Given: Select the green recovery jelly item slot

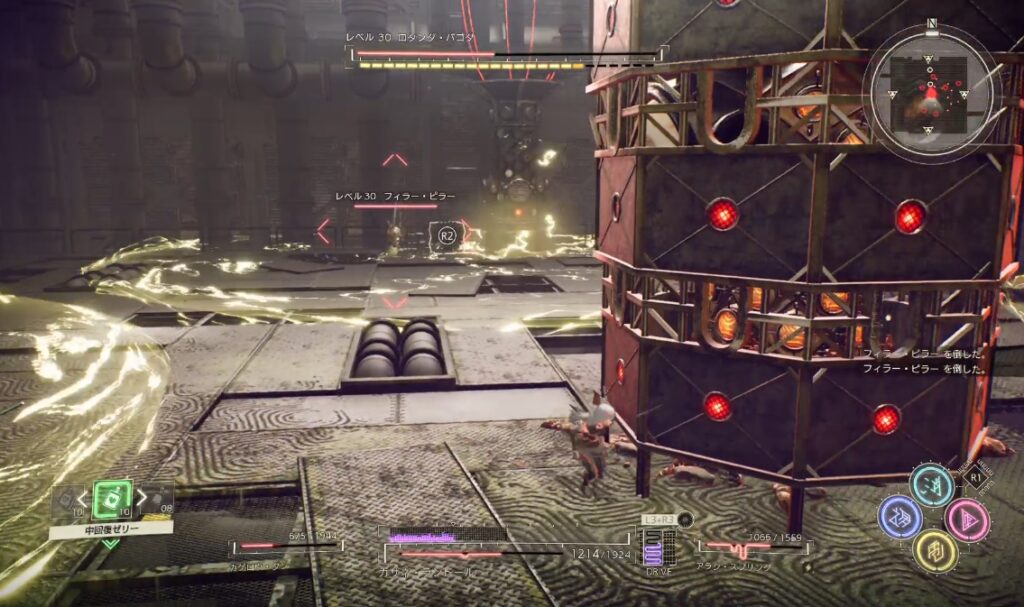Looking at the screenshot, I should pos(112,498).
